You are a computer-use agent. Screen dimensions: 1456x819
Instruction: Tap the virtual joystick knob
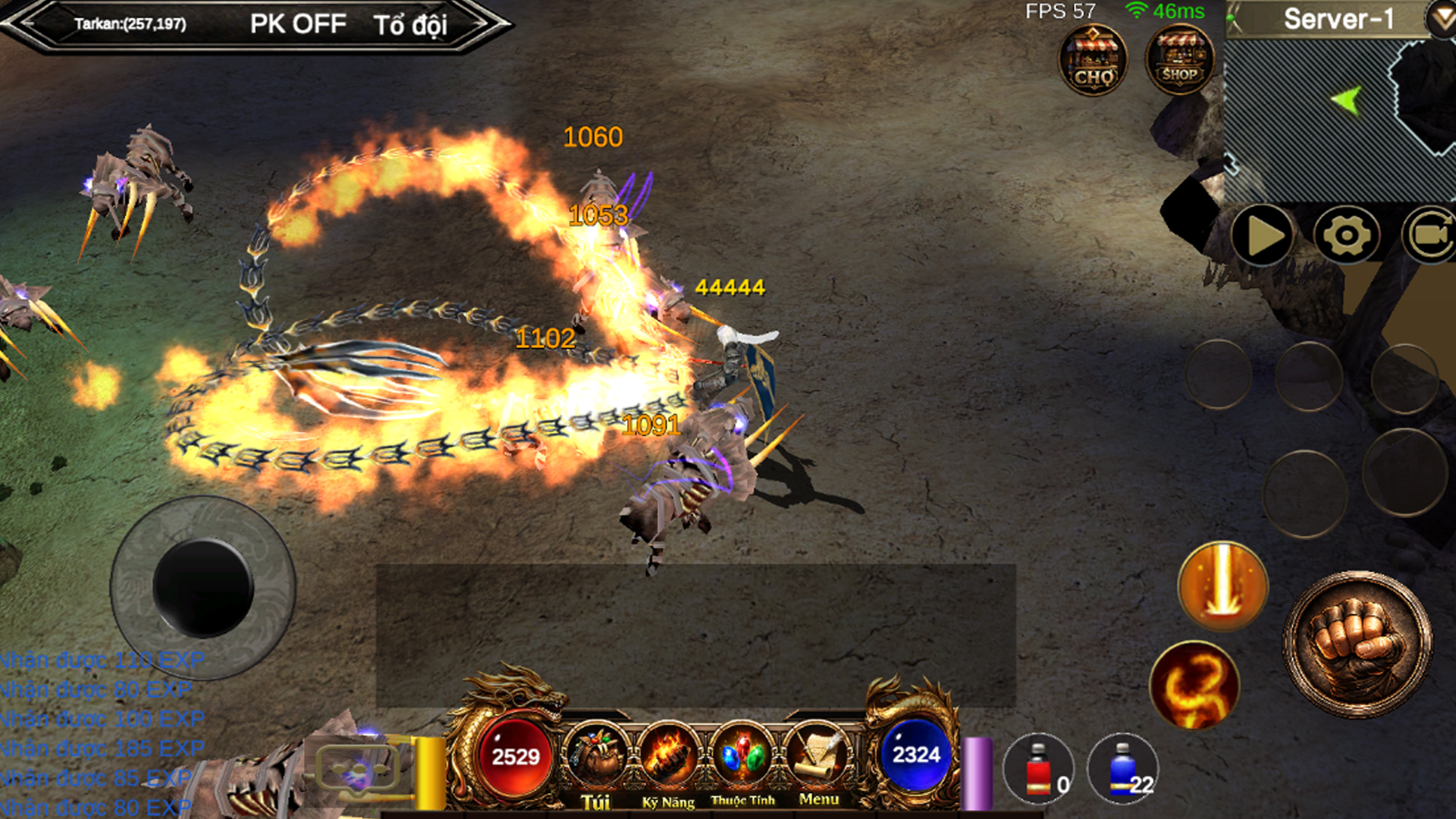(x=202, y=588)
